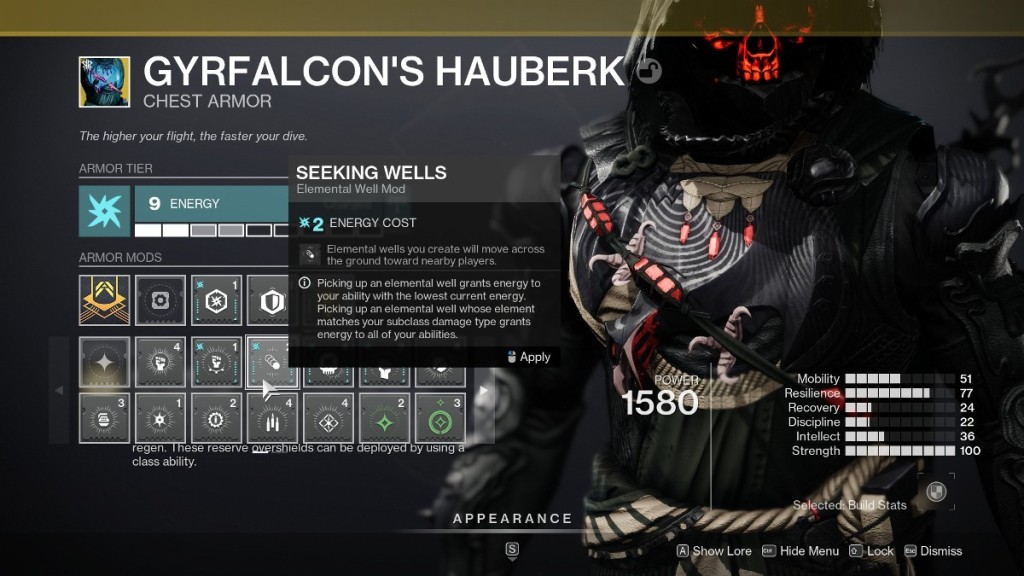Image resolution: width=1024 pixels, height=576 pixels.
Task: Click the Gyrfalcon's Hauberk item icon
Action: tap(105, 82)
